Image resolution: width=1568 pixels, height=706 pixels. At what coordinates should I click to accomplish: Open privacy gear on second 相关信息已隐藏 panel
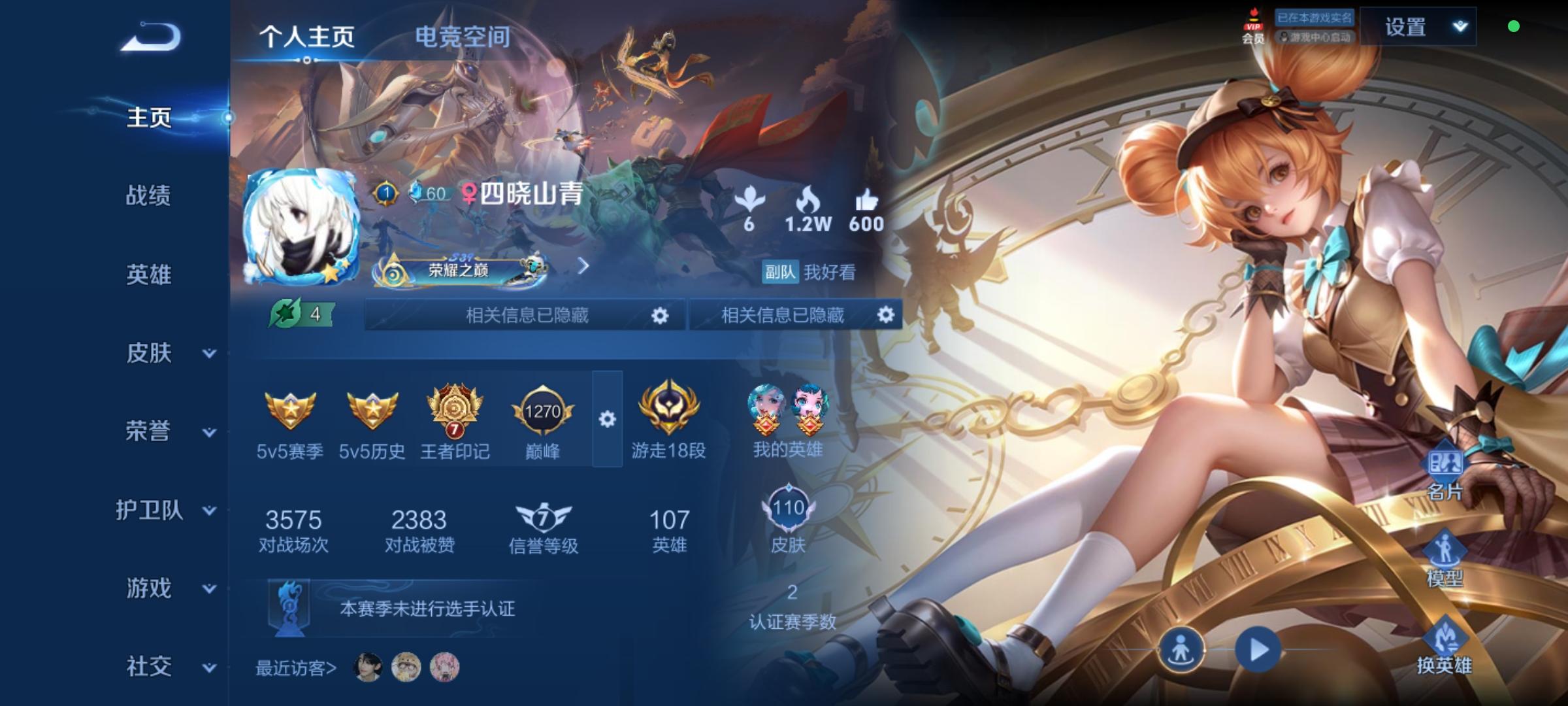tap(887, 315)
